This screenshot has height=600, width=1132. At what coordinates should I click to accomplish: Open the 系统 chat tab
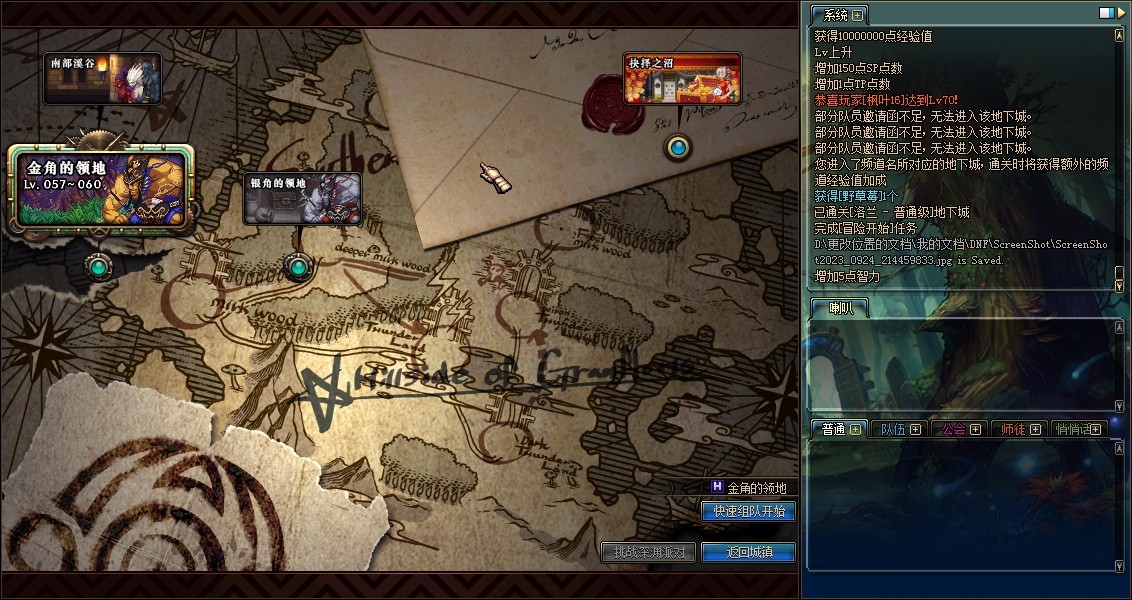tap(830, 15)
